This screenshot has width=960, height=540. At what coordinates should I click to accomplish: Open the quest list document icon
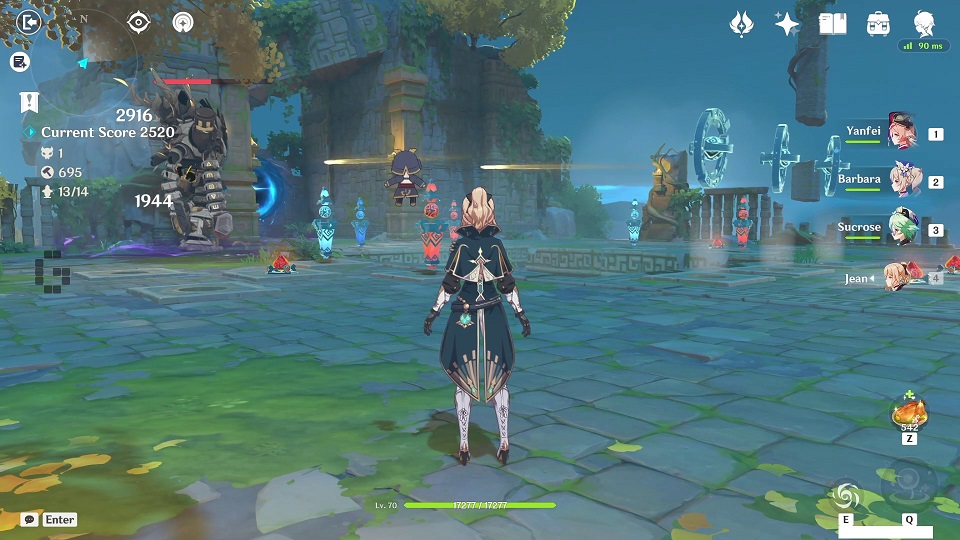click(19, 62)
